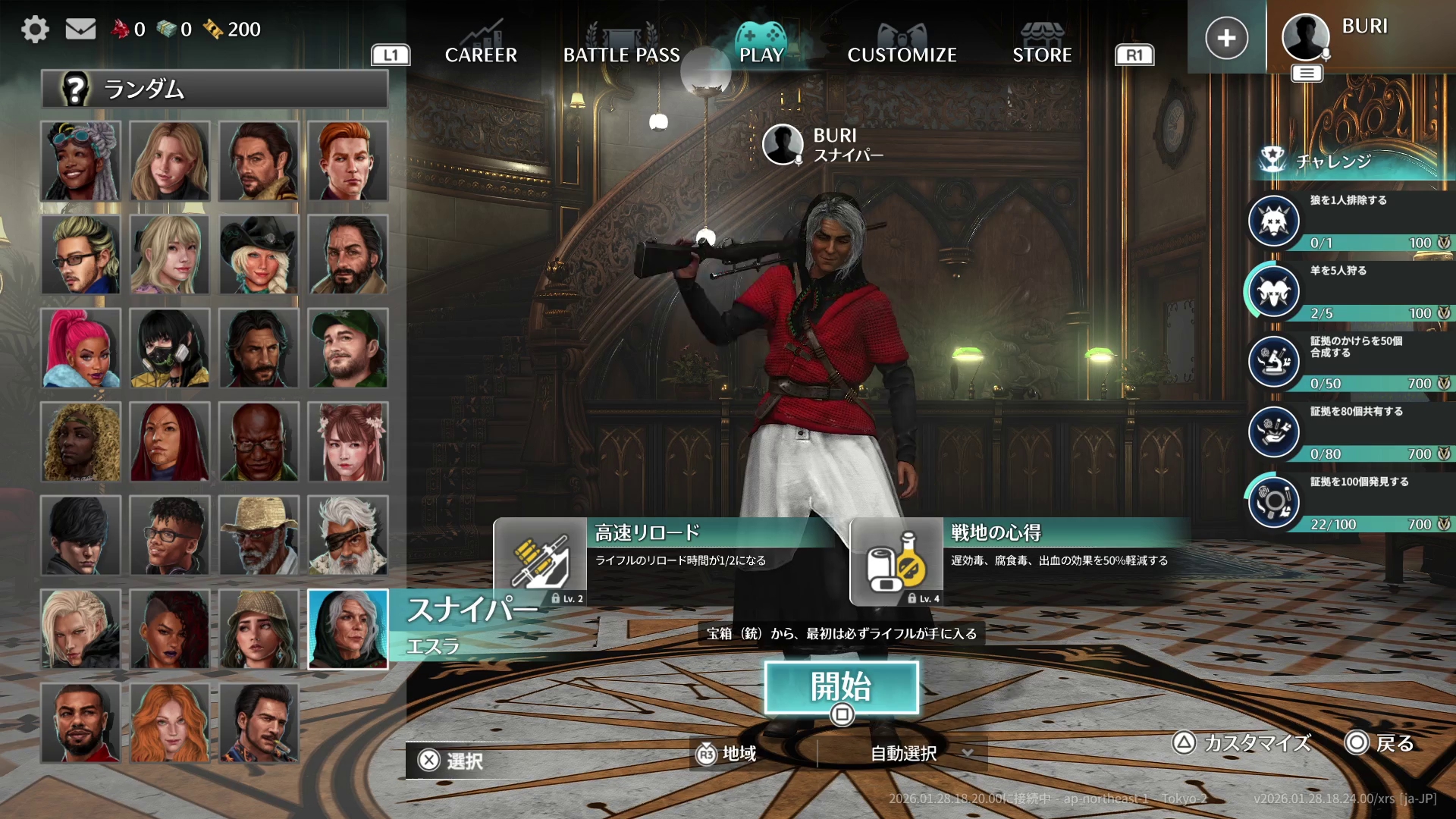Switch to the CAREER tab
The image size is (1456, 819).
point(481,55)
